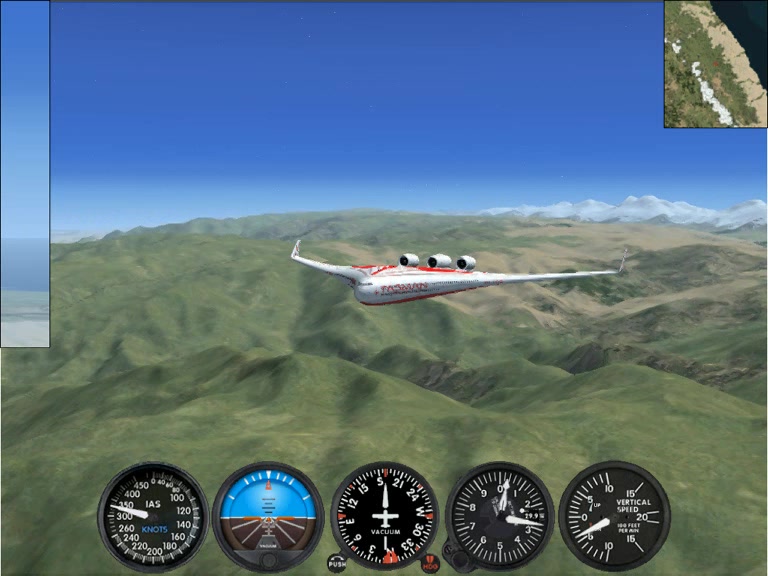Image resolution: width=768 pixels, height=576 pixels.
Task: Open the terrain minimap
Action: tap(715, 63)
